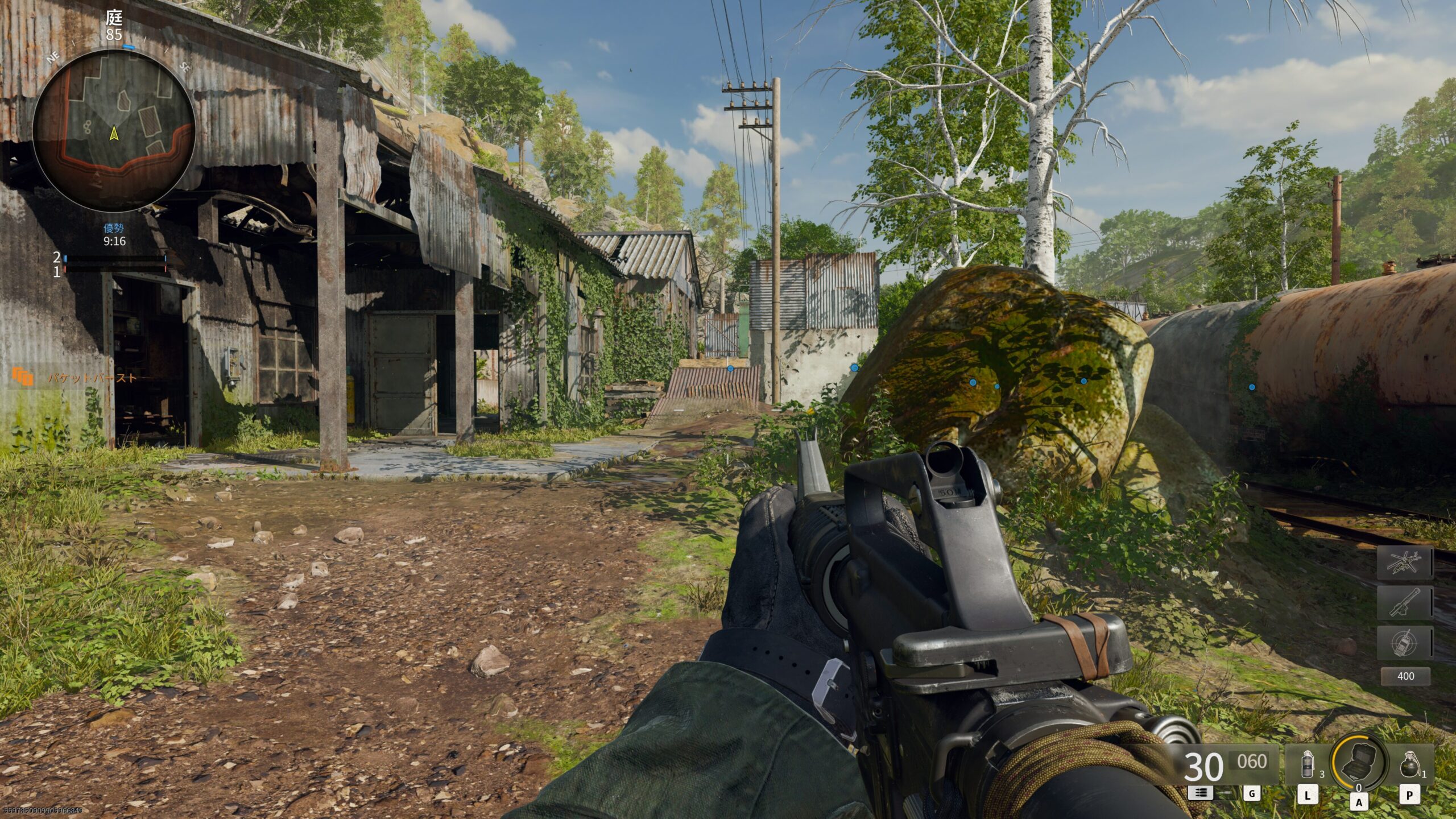This screenshot has height=819, width=1456.
Task: Click the bullet fire-mode icon
Action: pos(1200,793)
